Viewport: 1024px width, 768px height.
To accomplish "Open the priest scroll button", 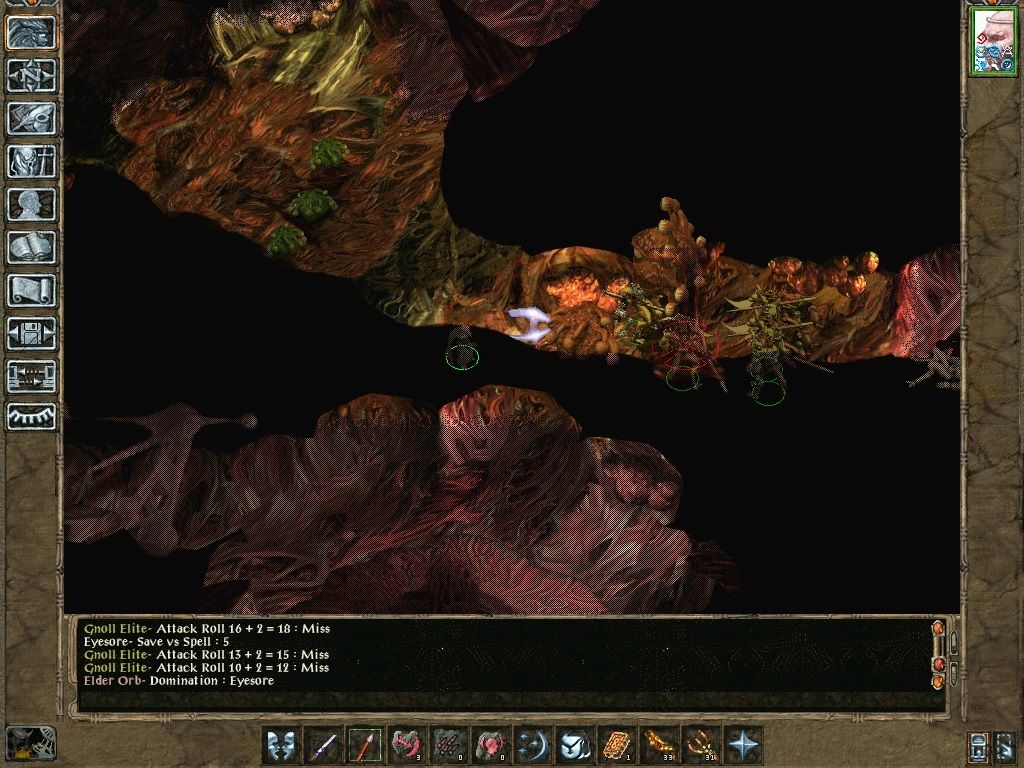I will coord(31,290).
